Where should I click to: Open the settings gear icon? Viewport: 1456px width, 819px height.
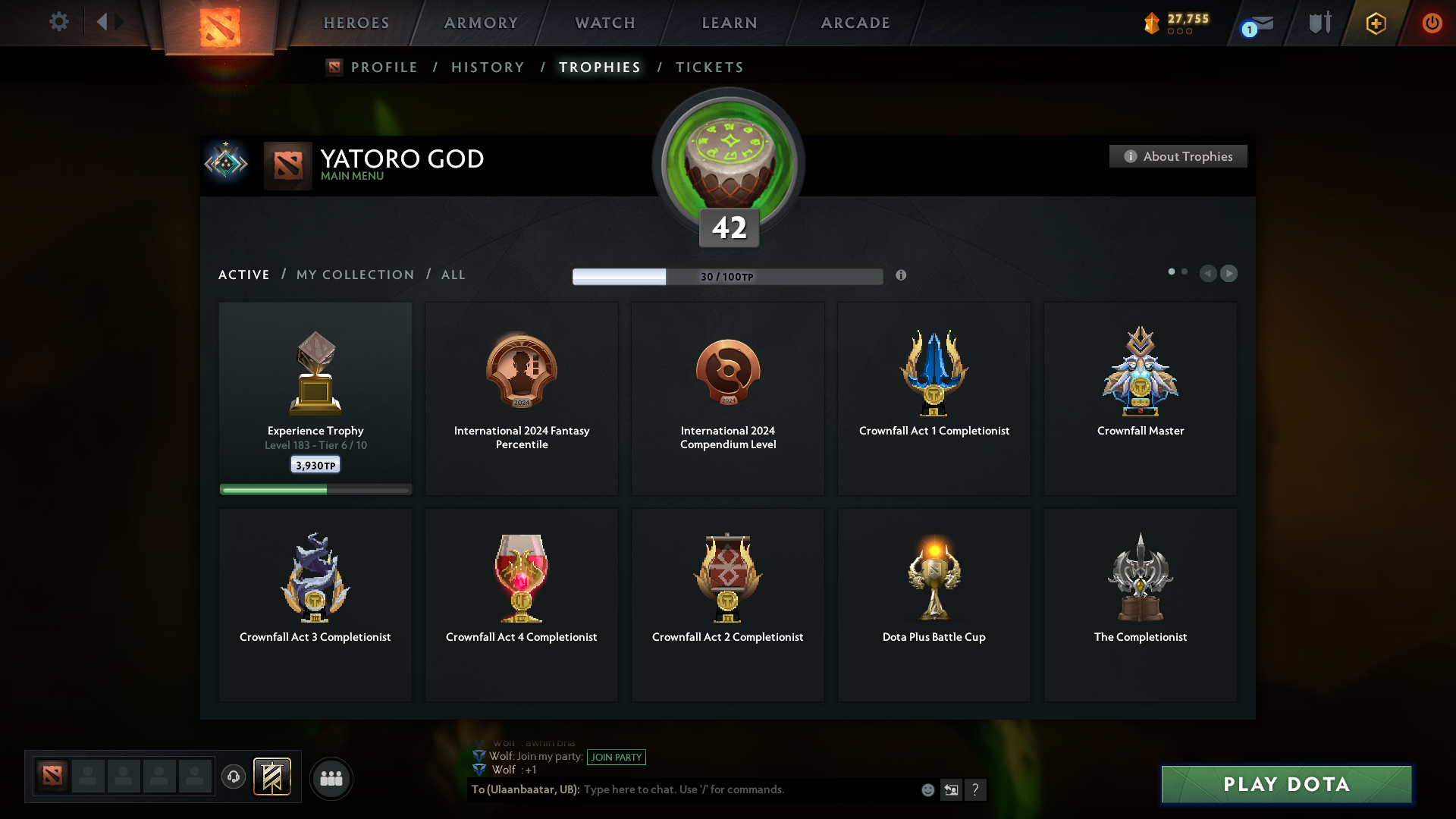click(59, 23)
